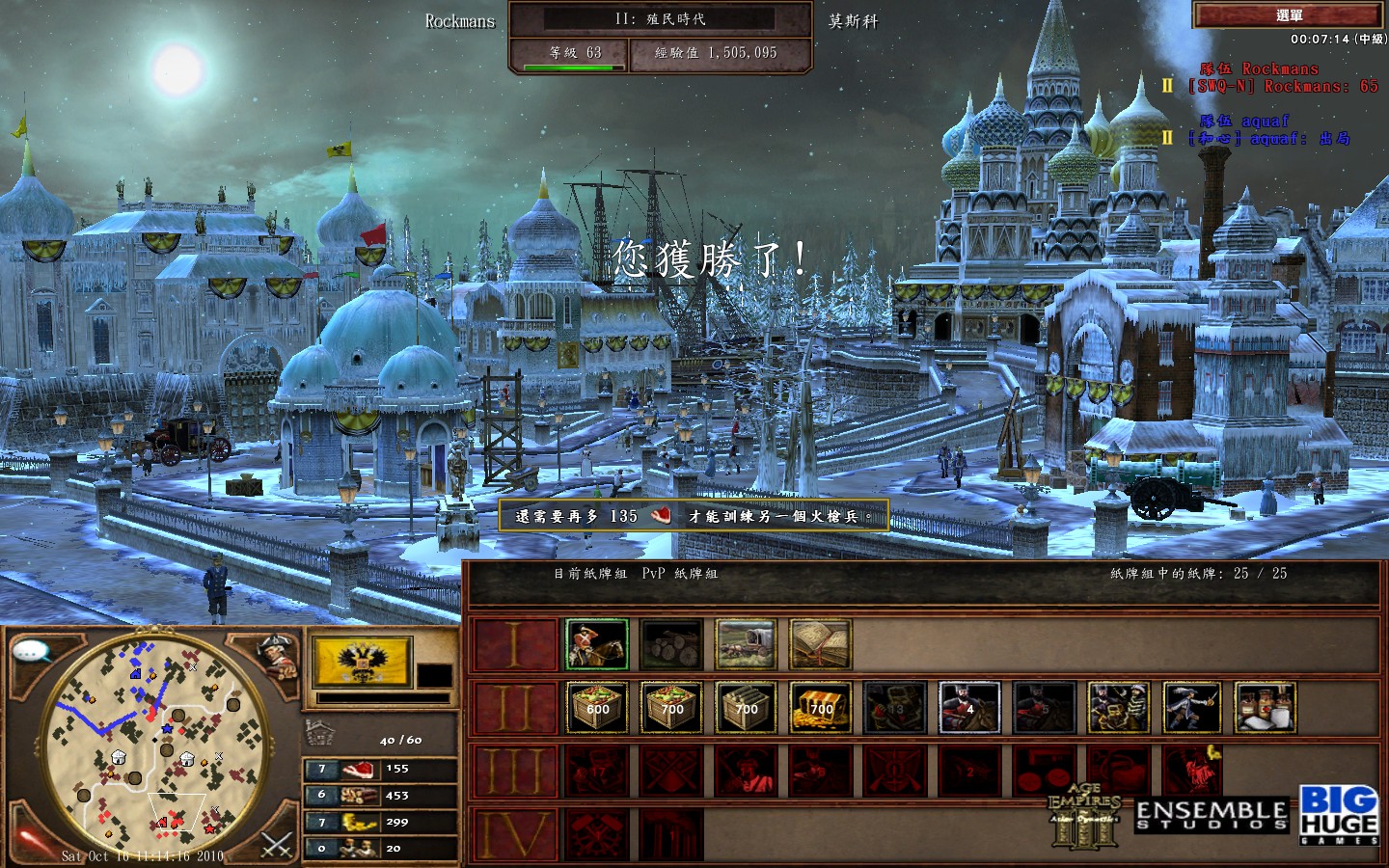Send the 700 wood crate shipment

[746, 708]
